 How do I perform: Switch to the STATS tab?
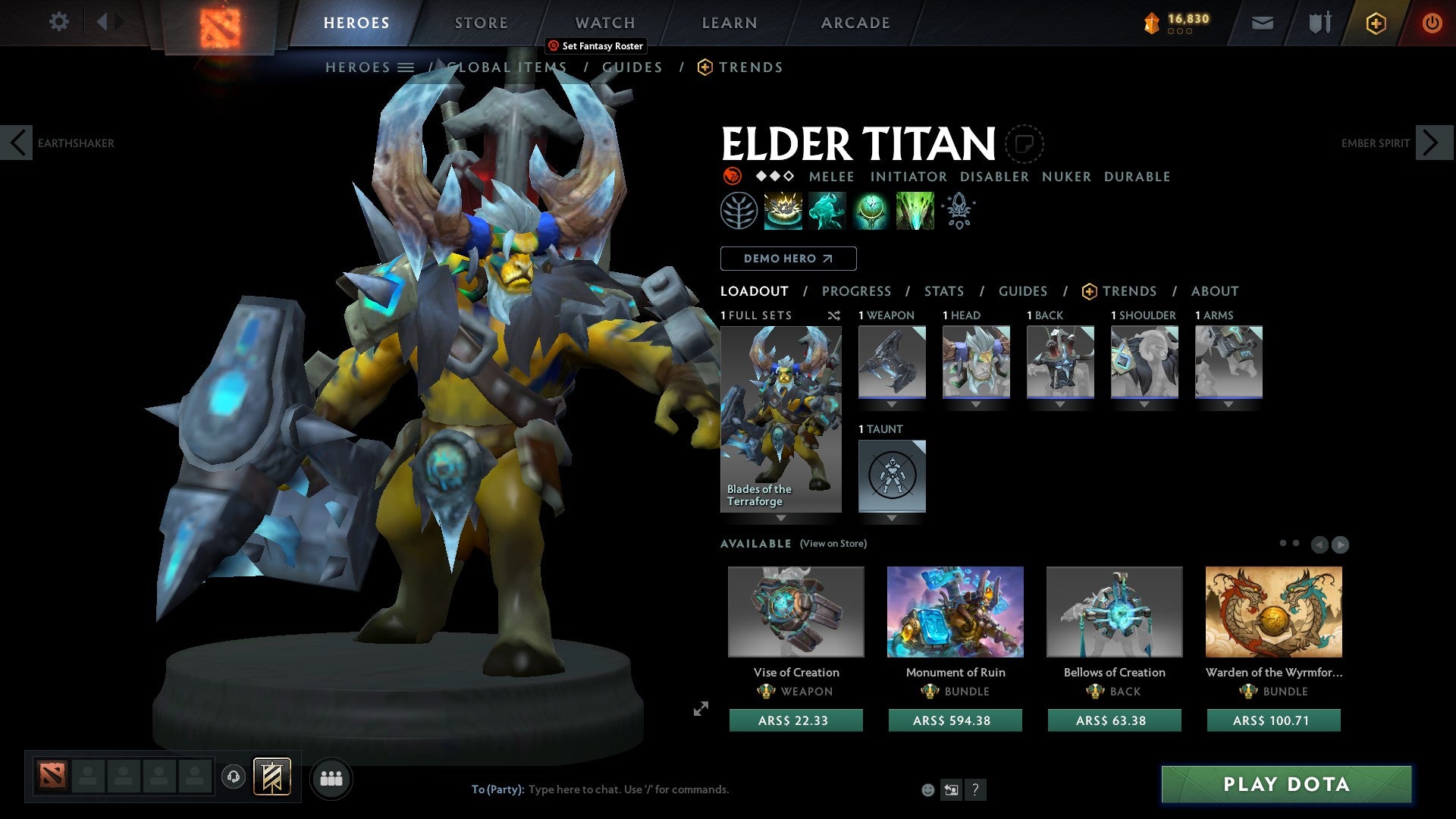point(944,290)
